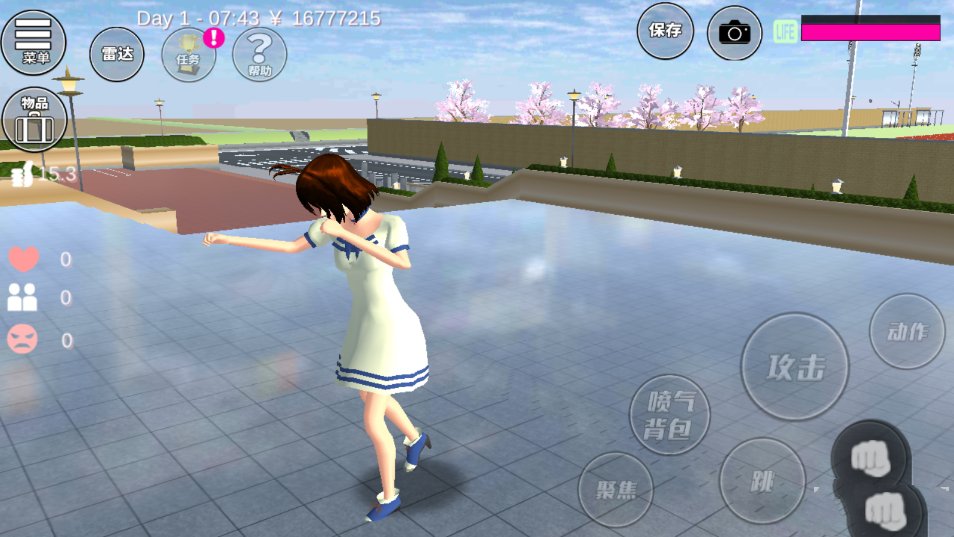
Task: Show the 帮助 help screen
Action: tap(260, 54)
